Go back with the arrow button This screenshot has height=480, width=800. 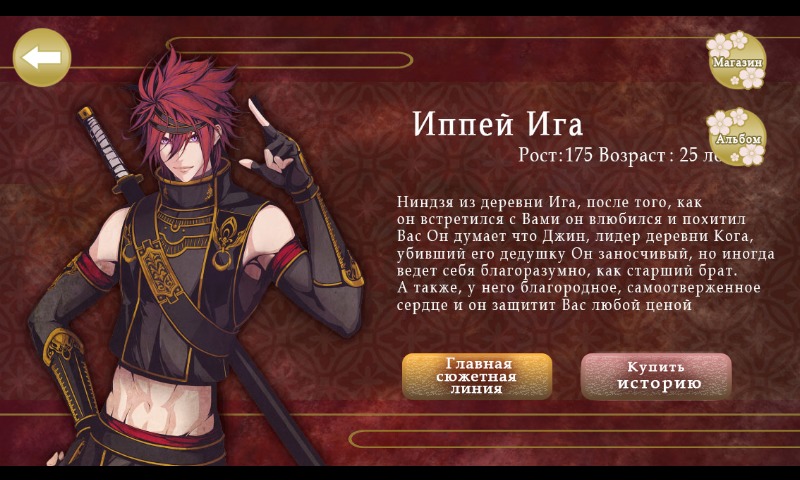pos(42,57)
